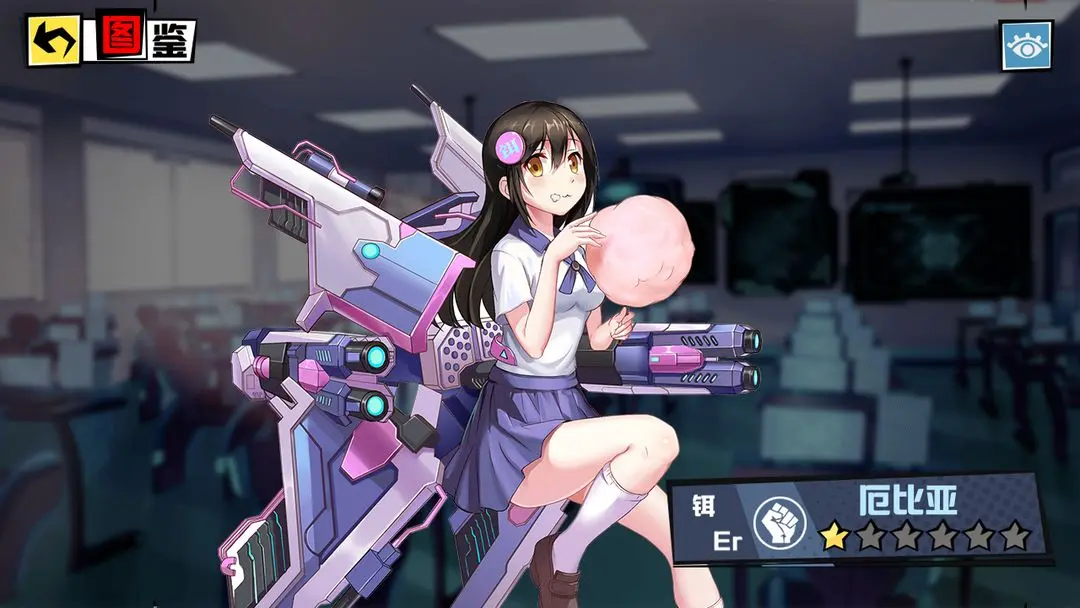Toggle the eye icon to hide the interface
Image resolution: width=1080 pixels, height=608 pixels.
(1026, 46)
